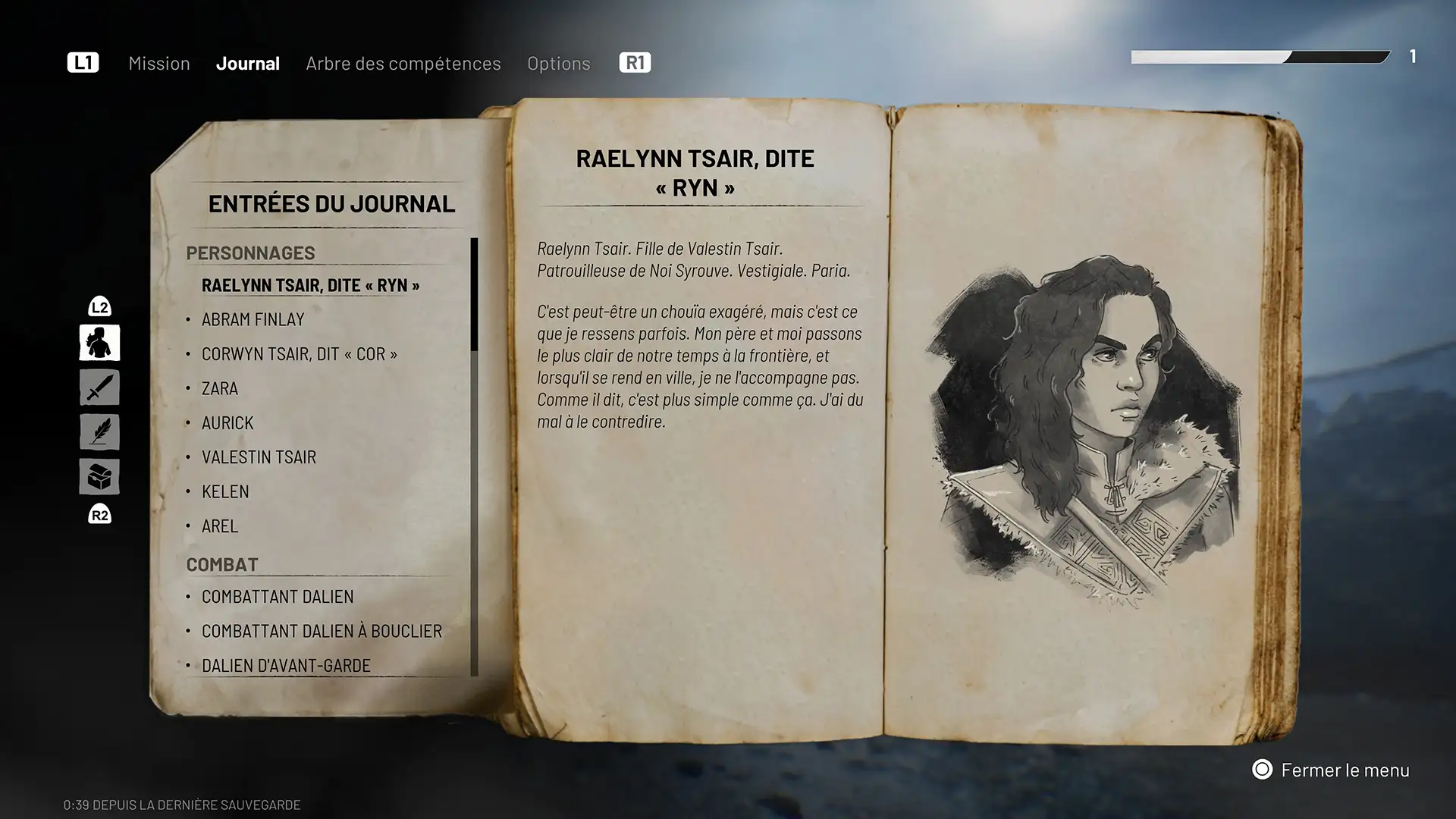
Task: Show the chest box category icon
Action: click(99, 477)
